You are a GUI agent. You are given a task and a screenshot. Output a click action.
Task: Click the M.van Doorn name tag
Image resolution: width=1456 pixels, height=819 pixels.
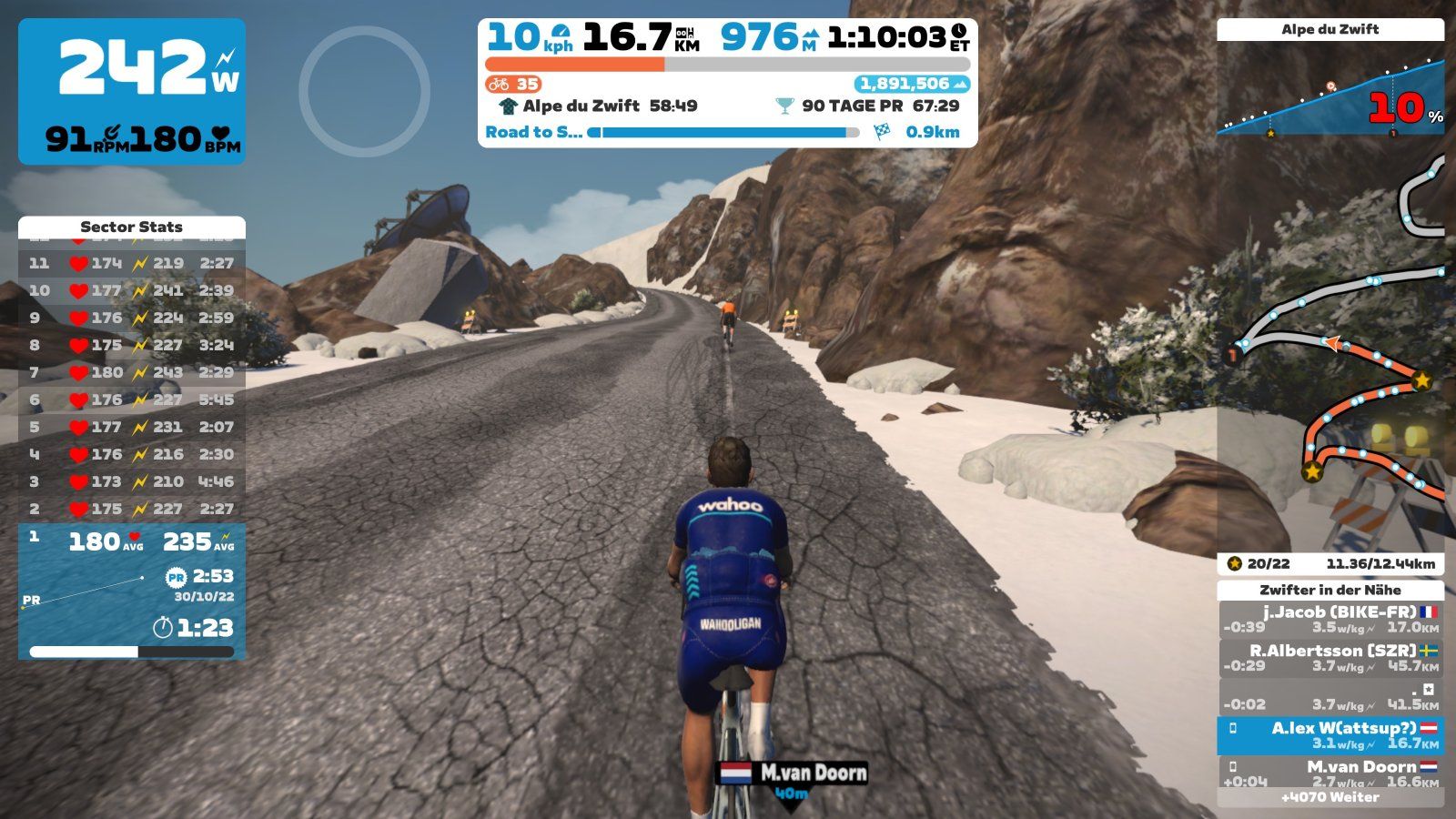tap(793, 773)
